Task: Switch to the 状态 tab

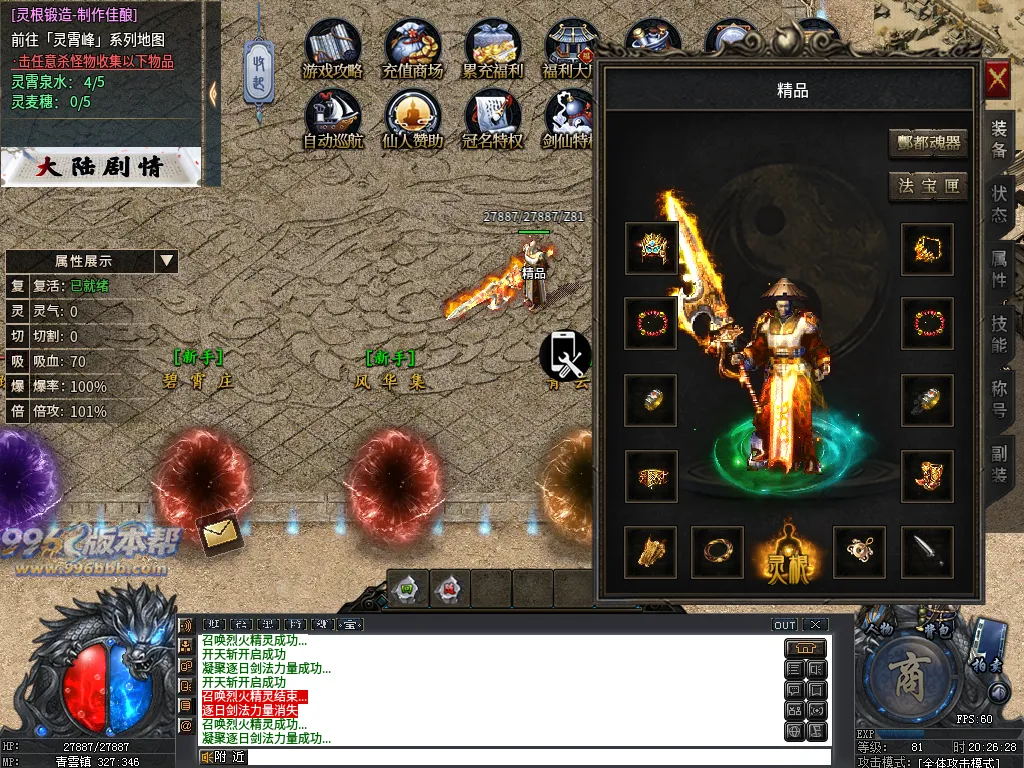Action: 999,204
